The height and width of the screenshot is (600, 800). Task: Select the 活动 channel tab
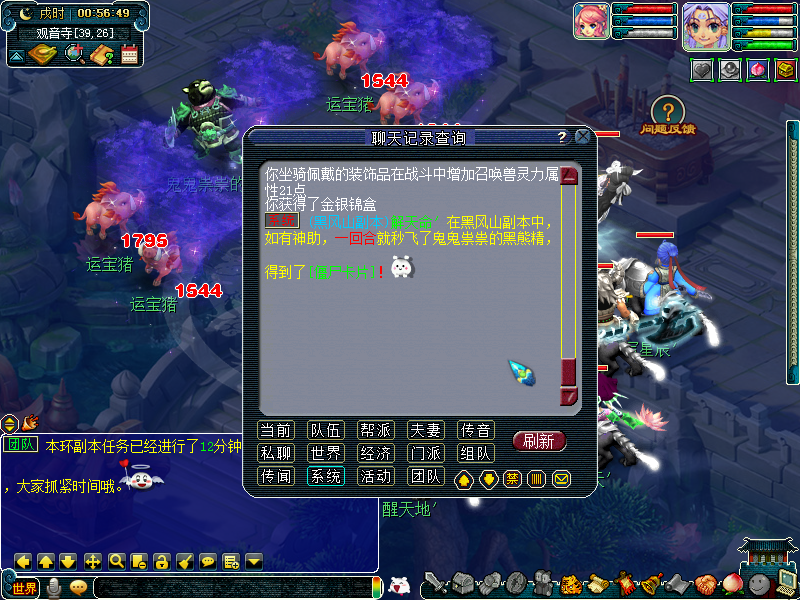[375, 476]
